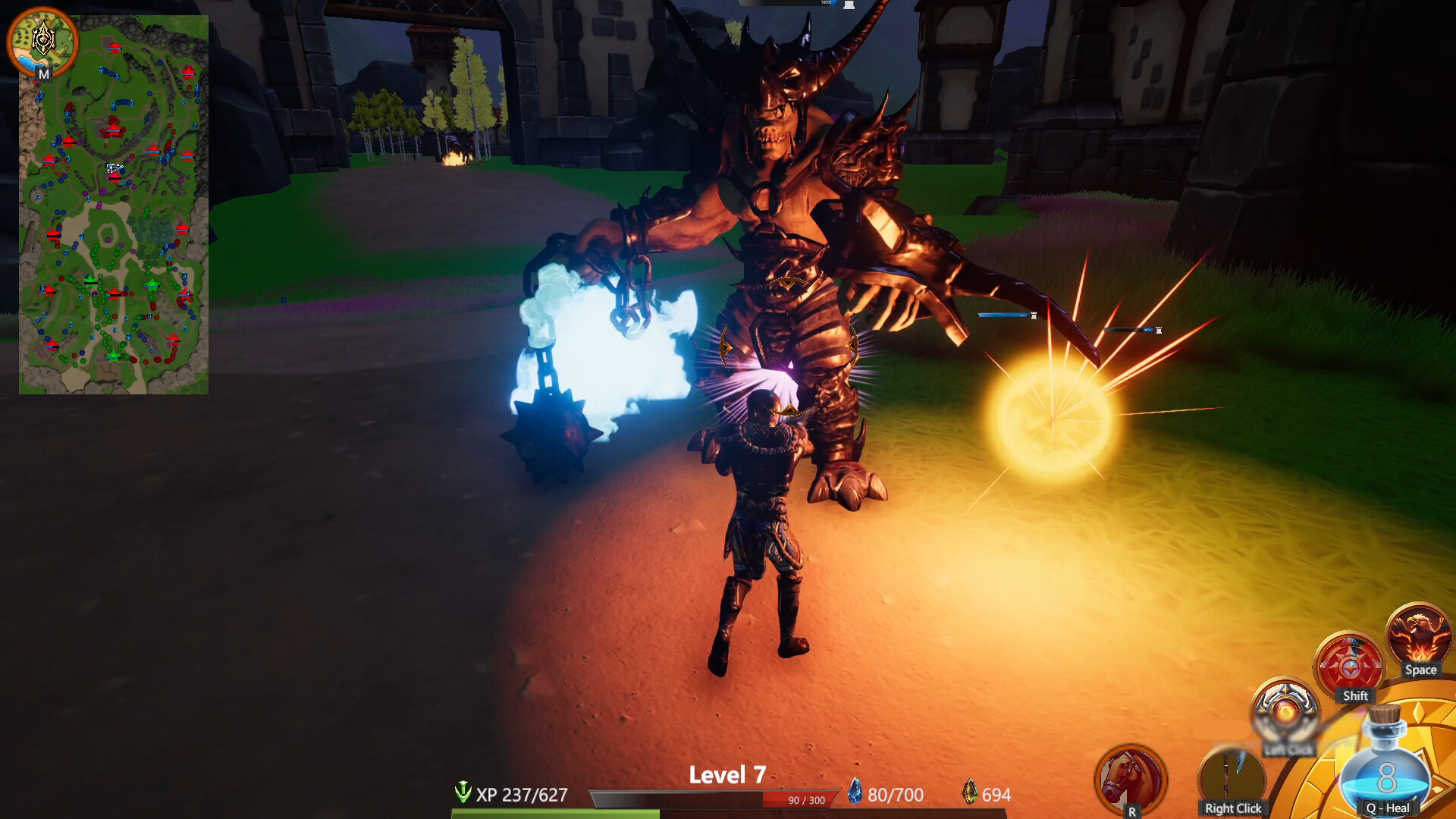Image resolution: width=1456 pixels, height=819 pixels.
Task: Click the Level 7 label
Action: coord(728,776)
